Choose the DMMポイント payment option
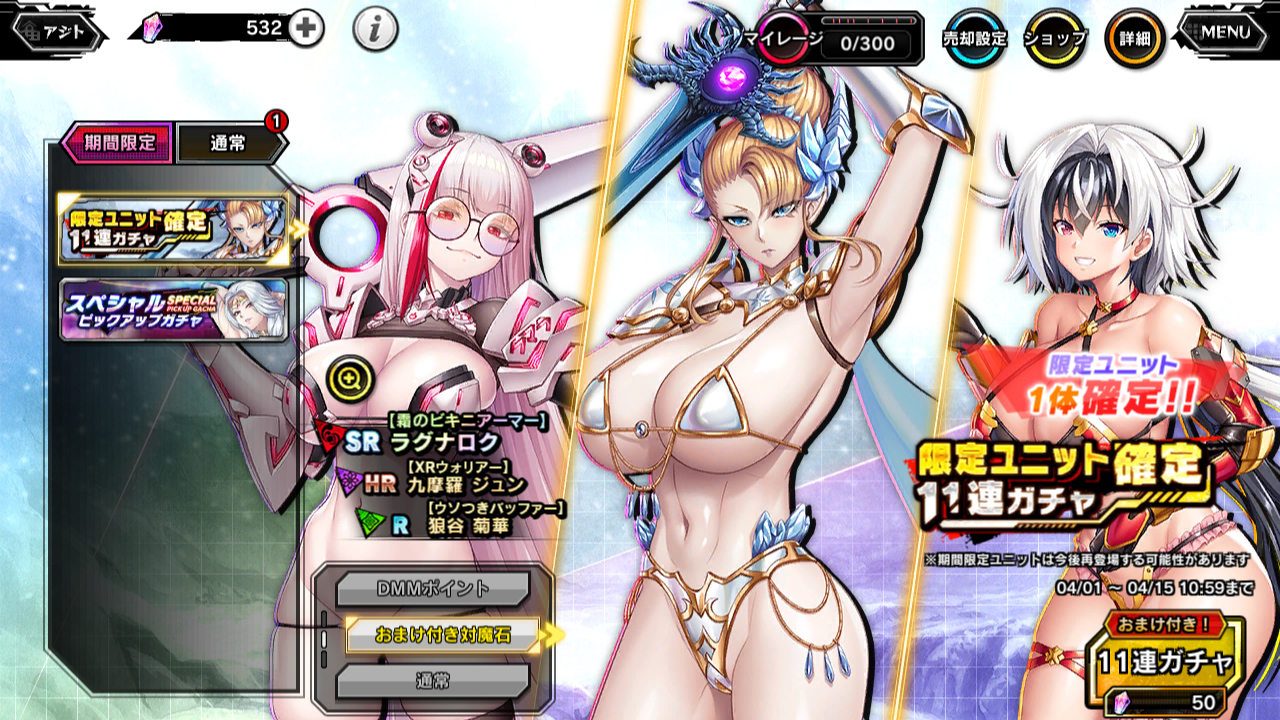Viewport: 1280px width, 720px height. (432, 589)
